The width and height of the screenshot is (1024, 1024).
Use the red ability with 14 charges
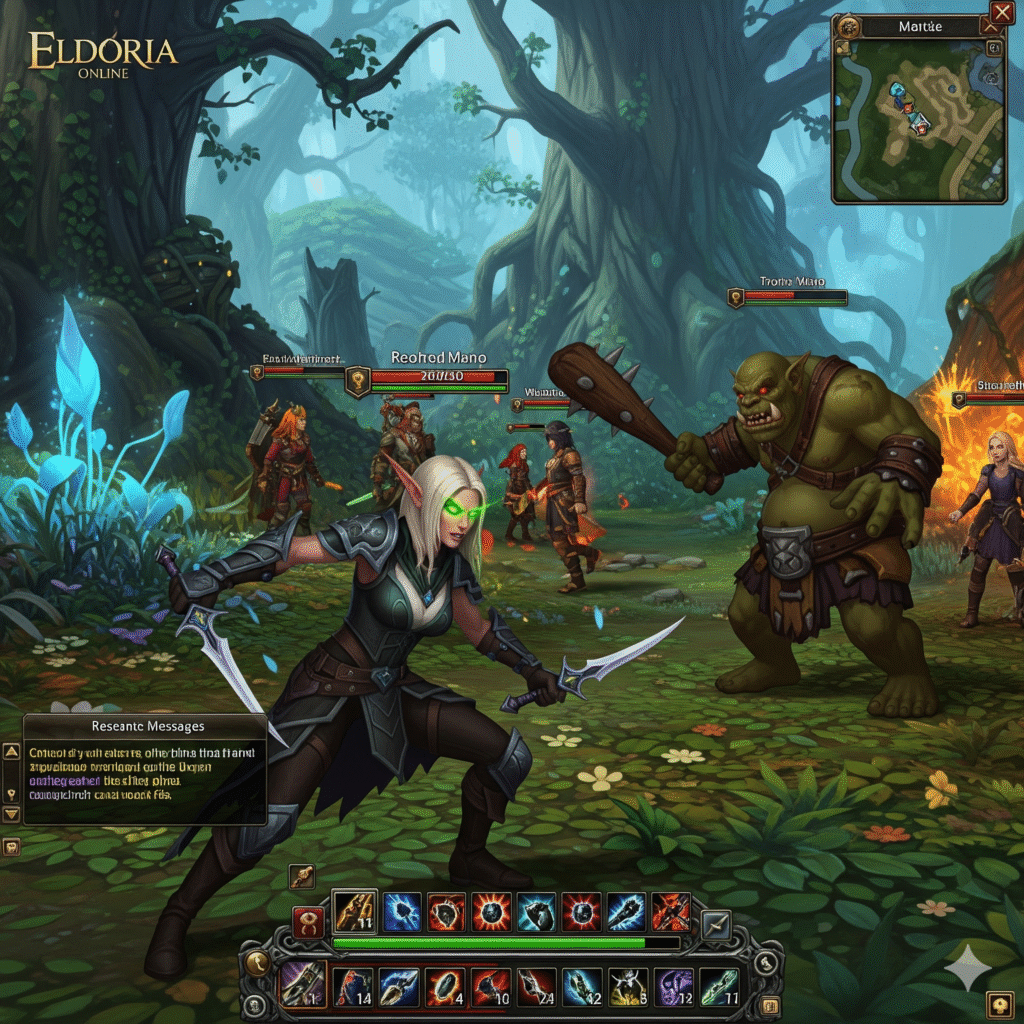(x=352, y=986)
